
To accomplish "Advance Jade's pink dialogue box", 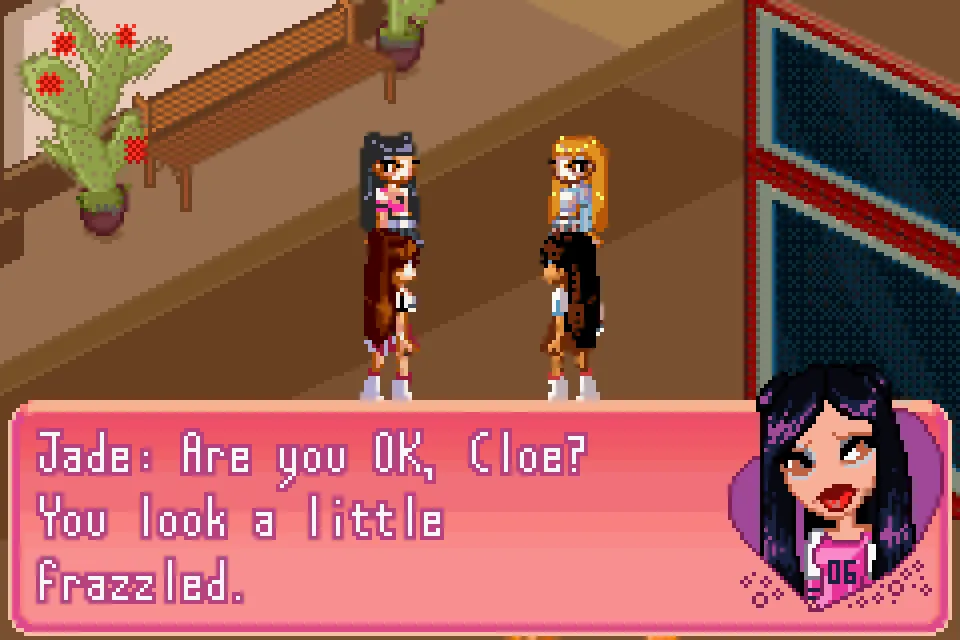I will click(380, 518).
